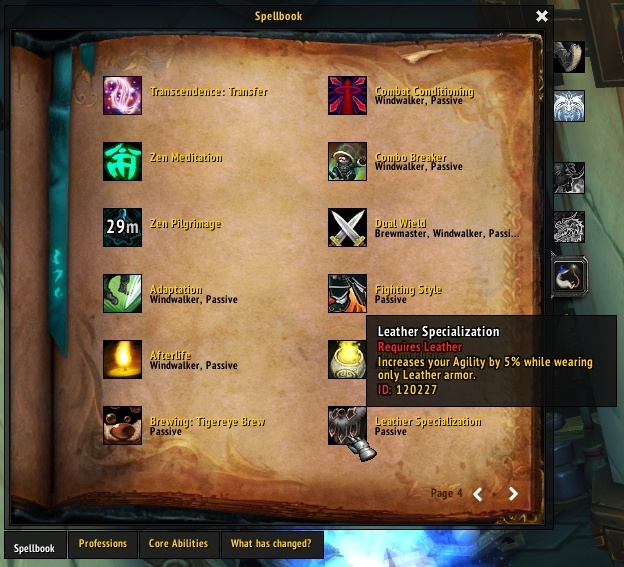Select the Transcendence: Transfer spell icon
This screenshot has height=567, width=624.
point(122,95)
